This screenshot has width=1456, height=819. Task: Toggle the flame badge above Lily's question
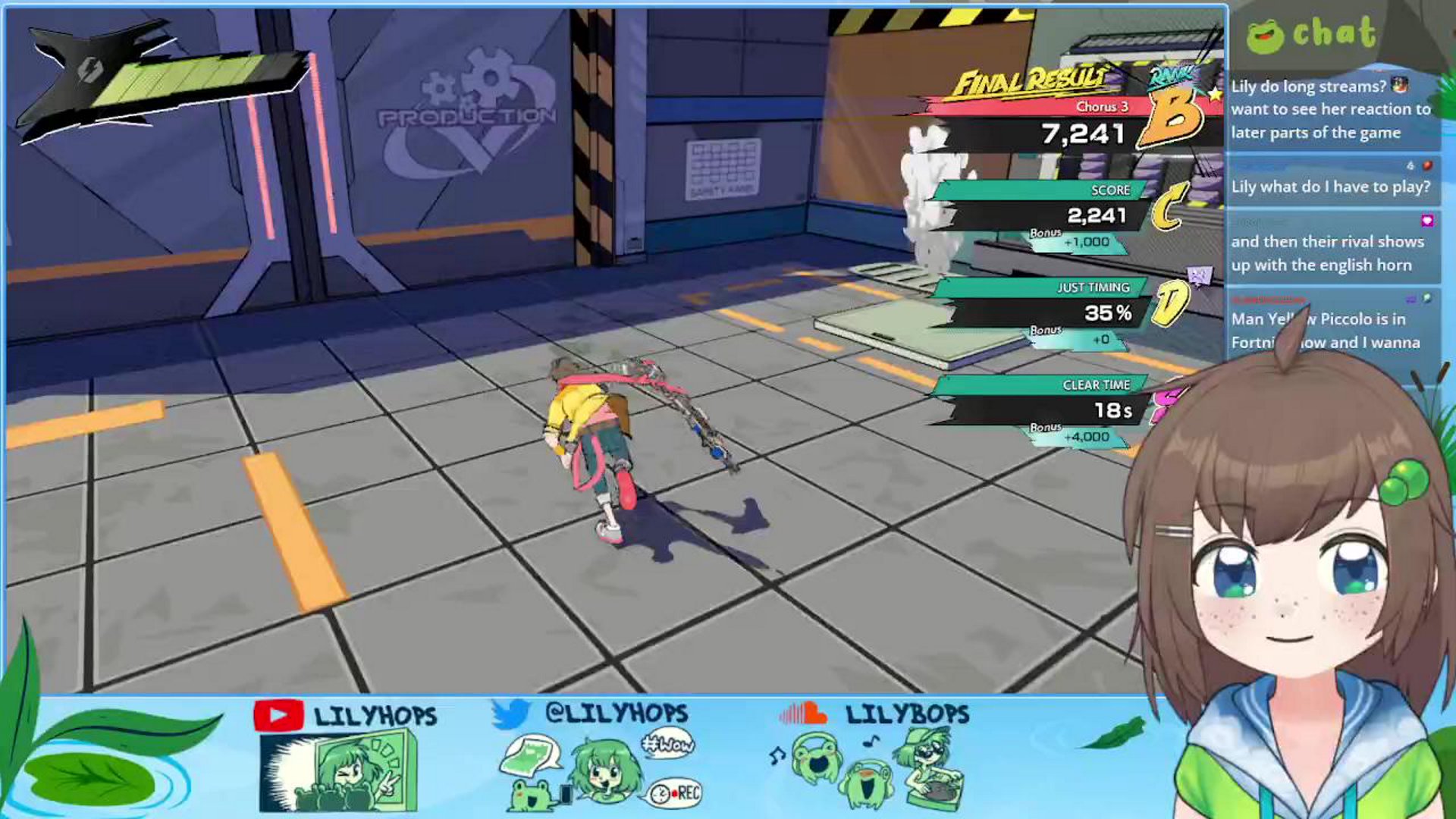(x=1426, y=165)
